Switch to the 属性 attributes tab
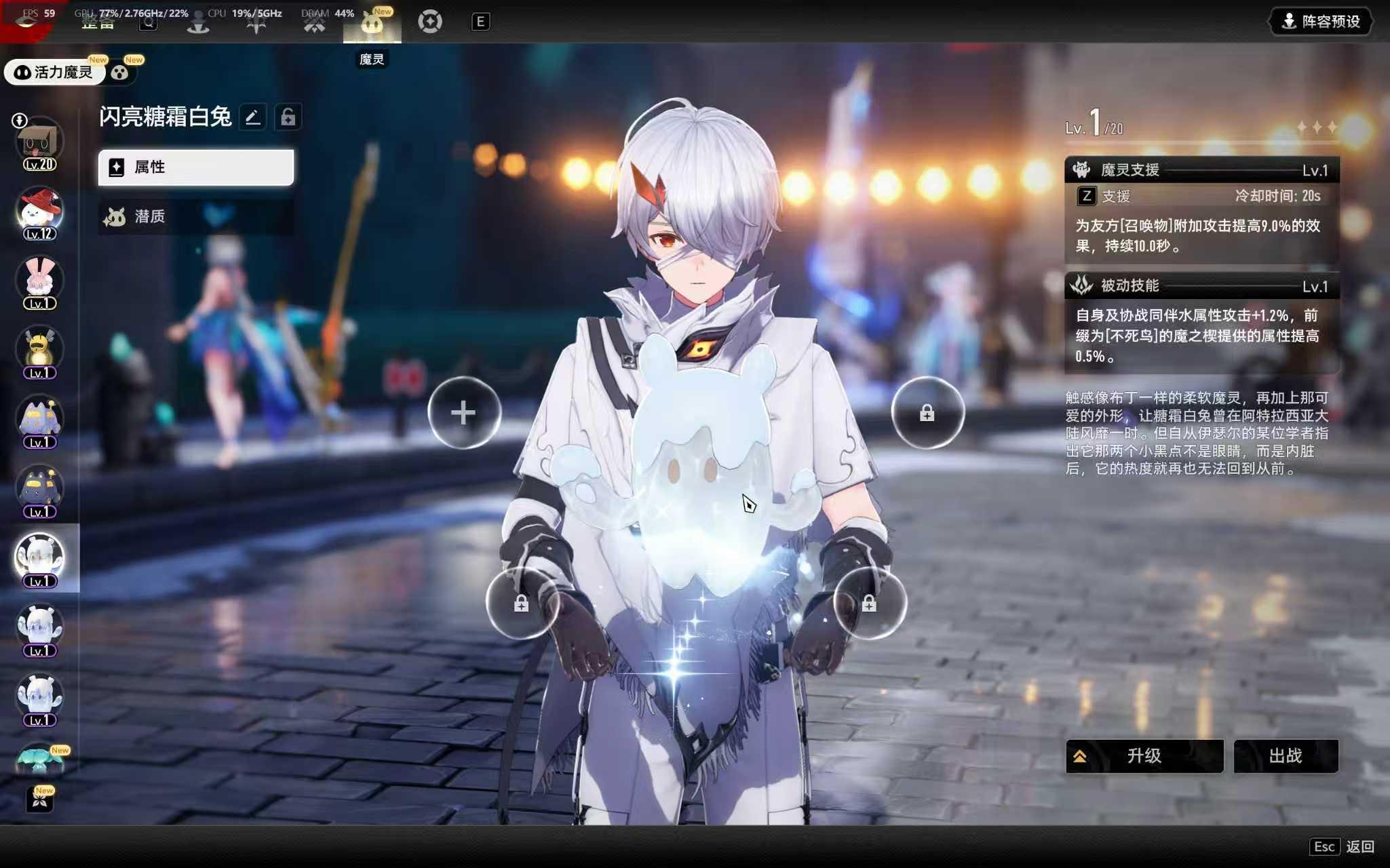Screen dimensions: 1390x868 coord(196,167)
